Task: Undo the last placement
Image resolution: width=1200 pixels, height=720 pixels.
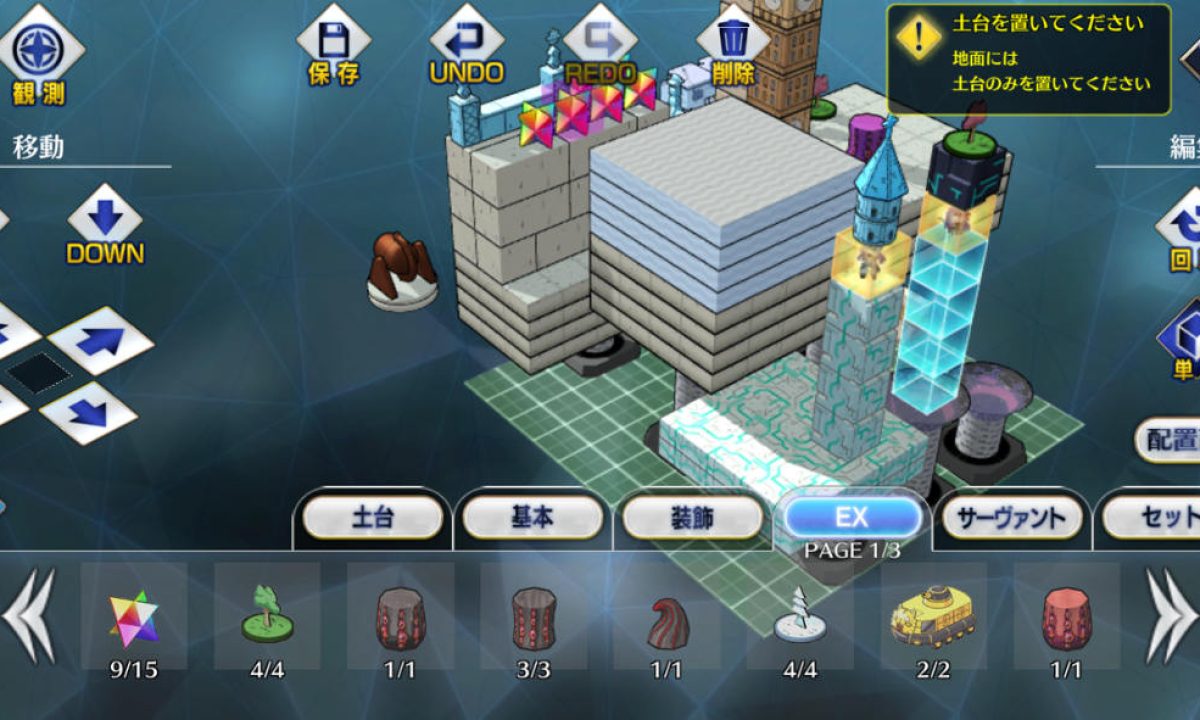Action: pyautogui.click(x=466, y=45)
